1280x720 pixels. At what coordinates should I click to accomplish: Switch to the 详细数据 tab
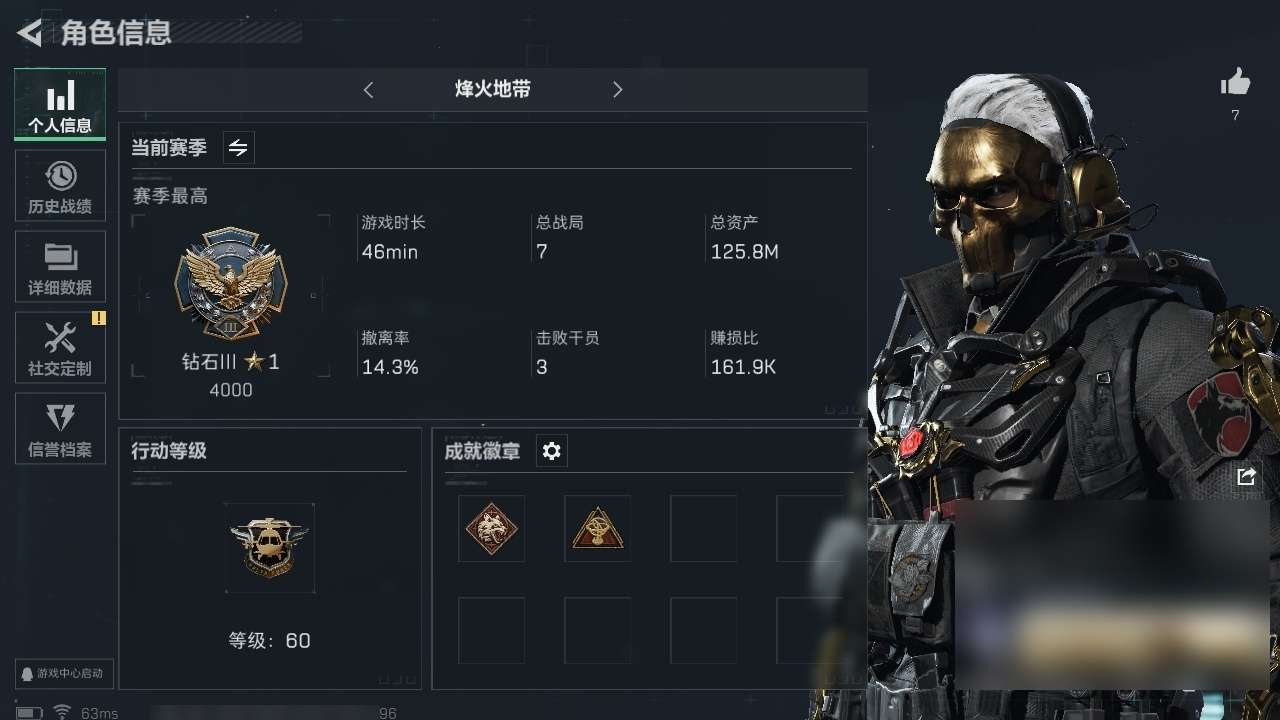coord(60,267)
